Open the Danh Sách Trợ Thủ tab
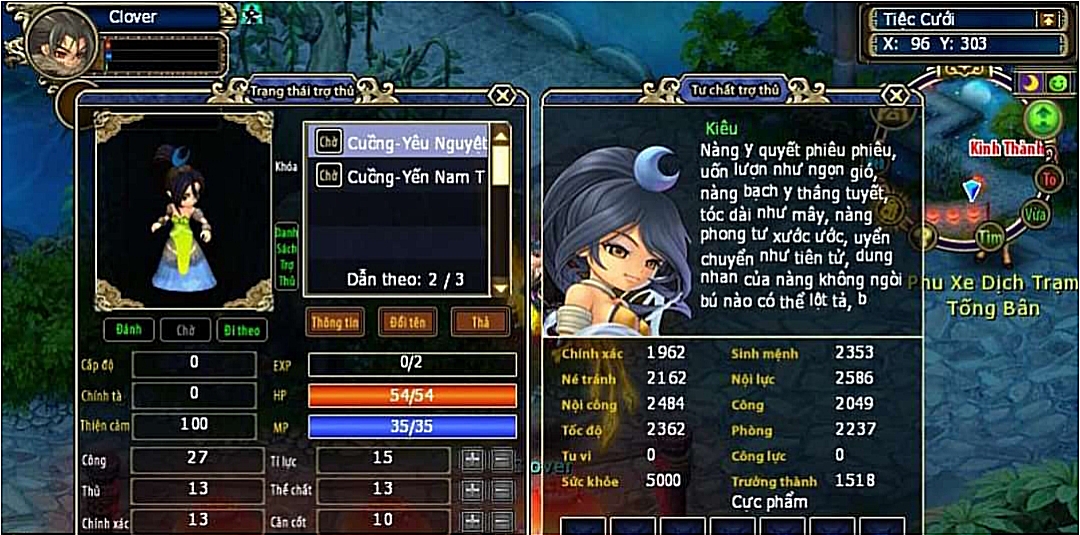Viewport: 1080px width, 535px height. [287, 256]
